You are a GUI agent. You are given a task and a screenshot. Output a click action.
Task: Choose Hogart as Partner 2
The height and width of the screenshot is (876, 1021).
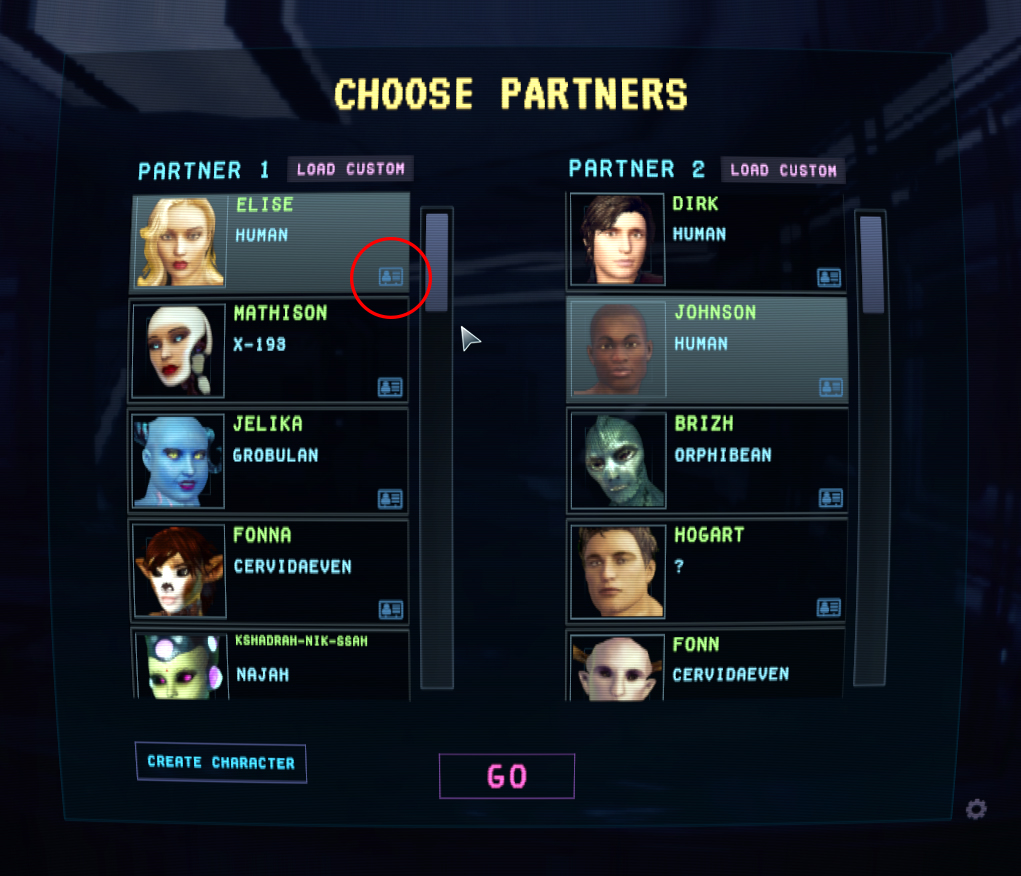tap(707, 572)
